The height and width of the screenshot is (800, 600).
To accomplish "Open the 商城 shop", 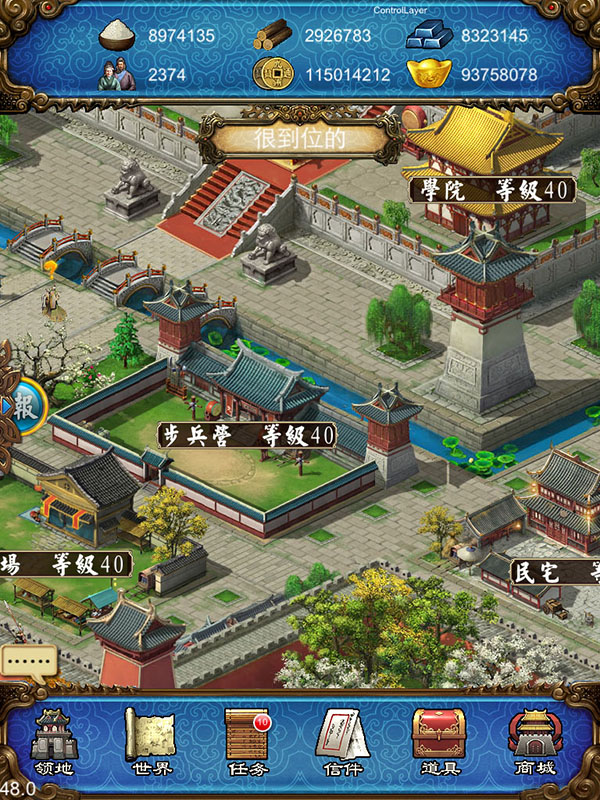I will point(535,742).
